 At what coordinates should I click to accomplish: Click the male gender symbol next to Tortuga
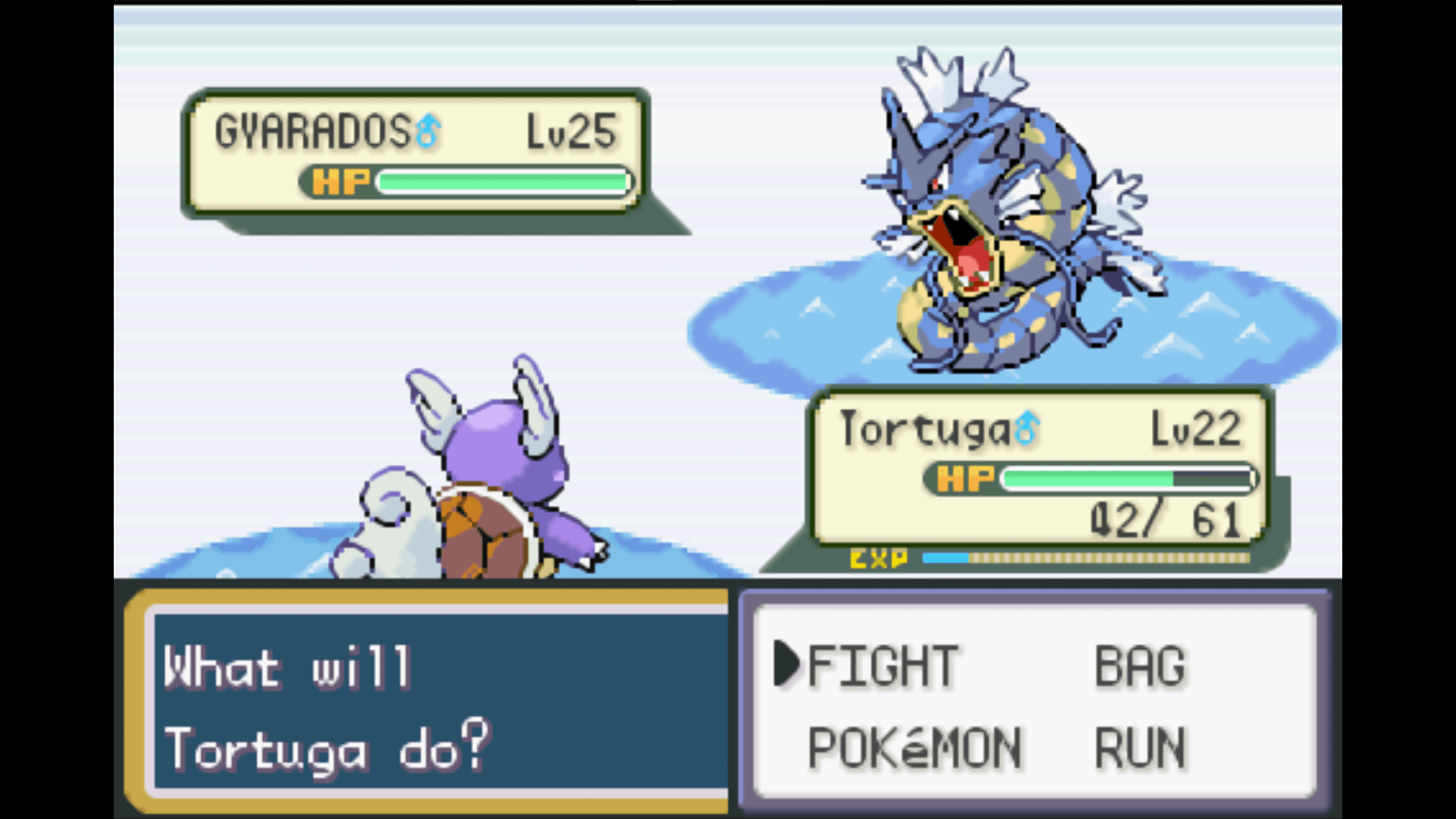point(1025,427)
